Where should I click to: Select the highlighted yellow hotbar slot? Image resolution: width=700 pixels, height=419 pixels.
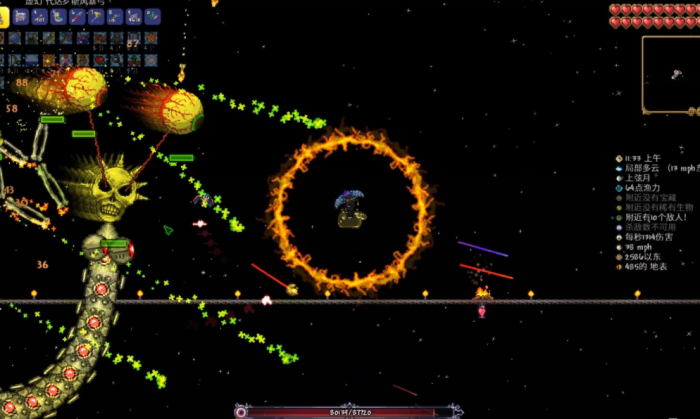pos(3,17)
